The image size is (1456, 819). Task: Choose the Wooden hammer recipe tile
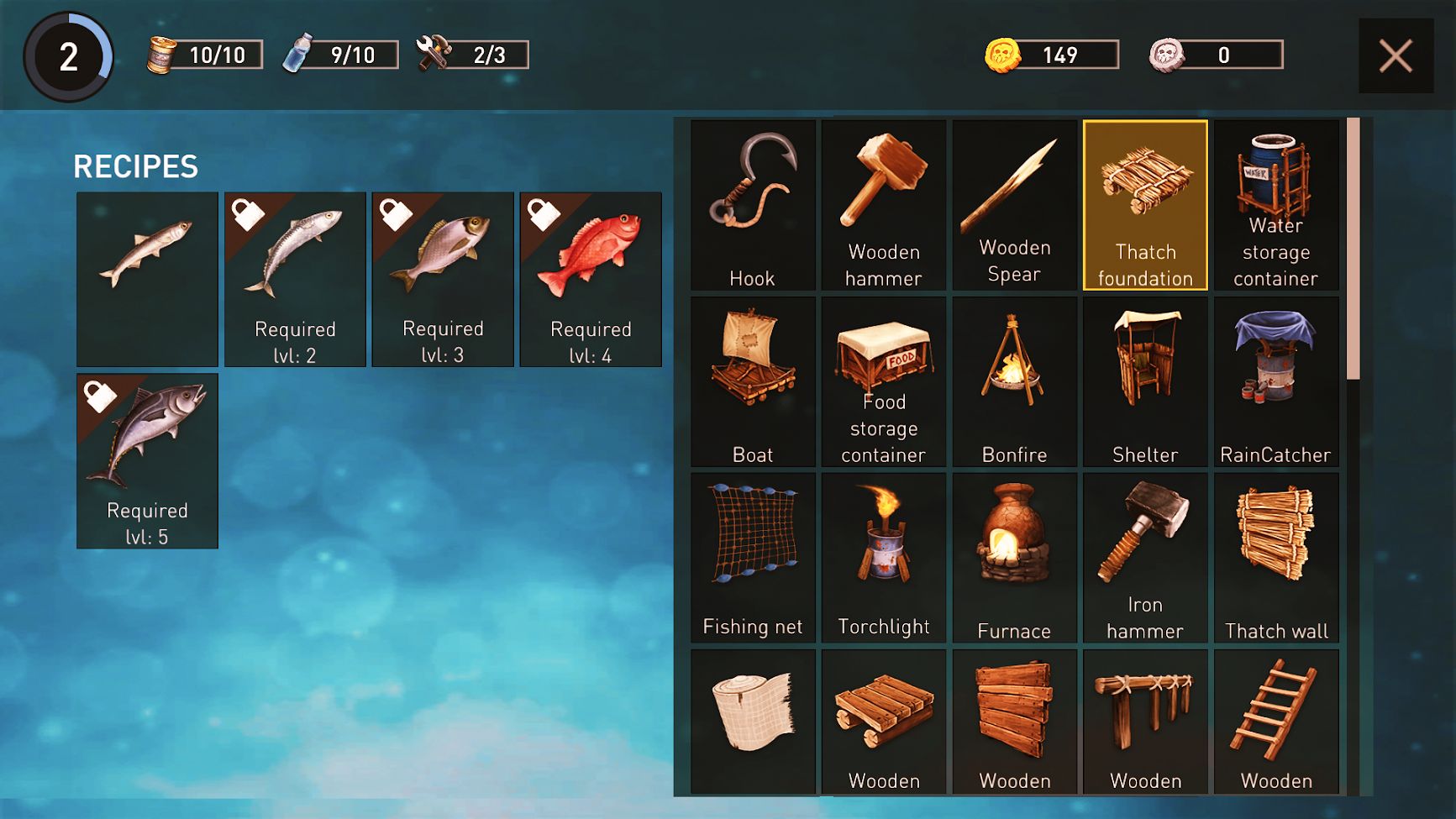click(884, 206)
